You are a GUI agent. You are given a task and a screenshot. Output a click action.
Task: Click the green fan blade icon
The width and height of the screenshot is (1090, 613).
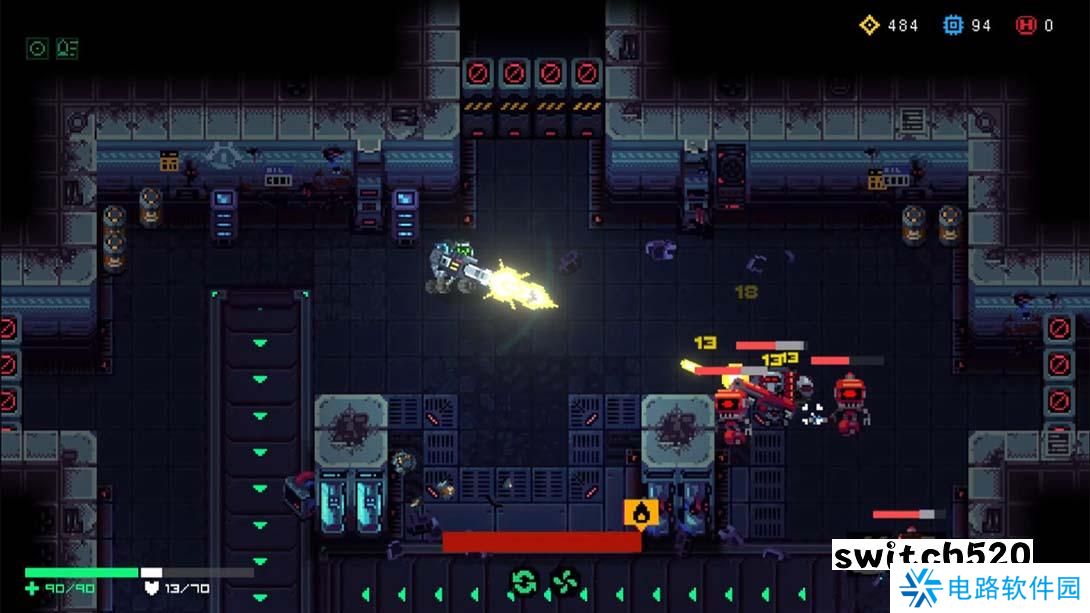pos(564,580)
